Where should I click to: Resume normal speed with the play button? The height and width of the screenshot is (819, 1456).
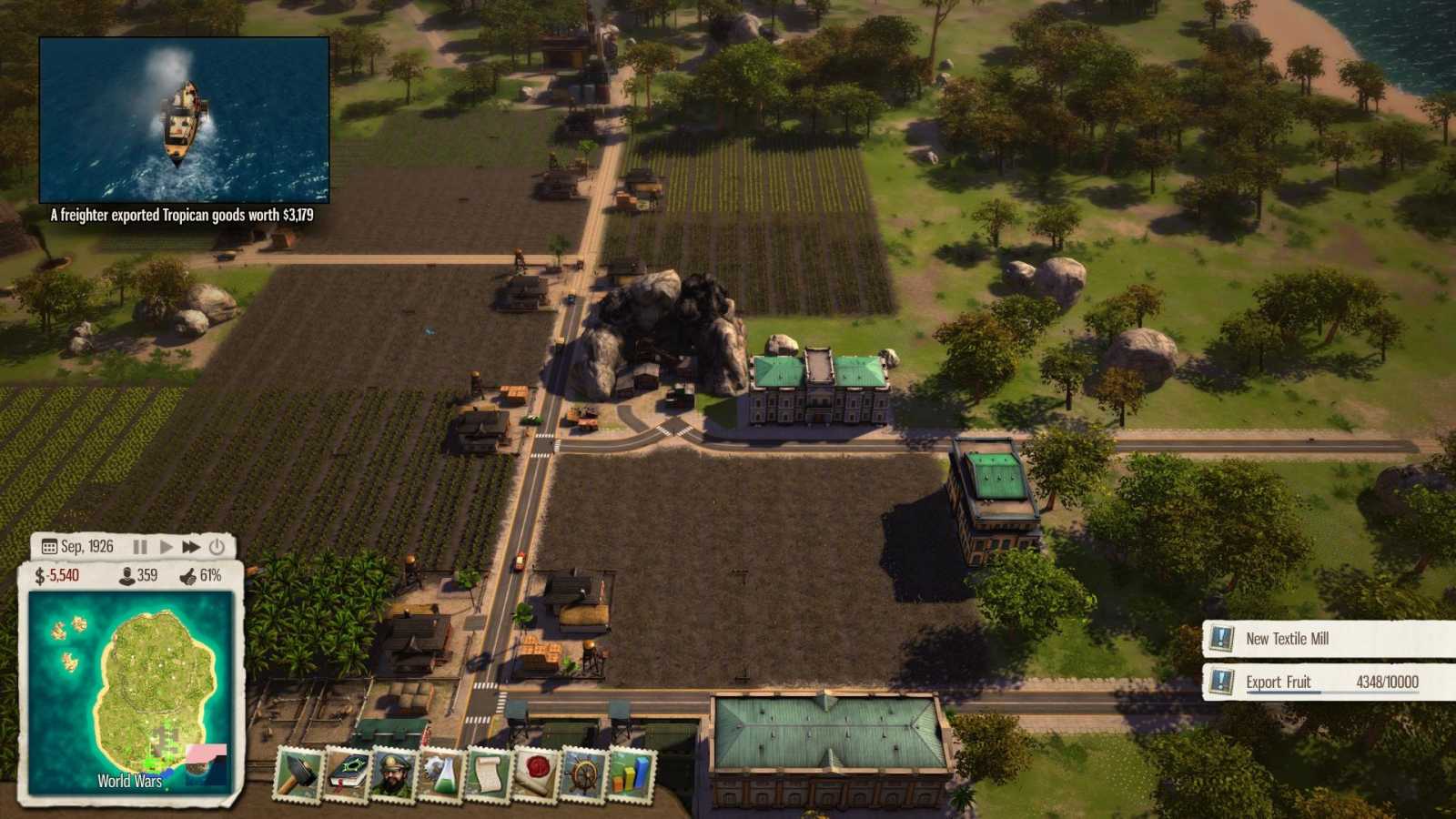click(164, 546)
